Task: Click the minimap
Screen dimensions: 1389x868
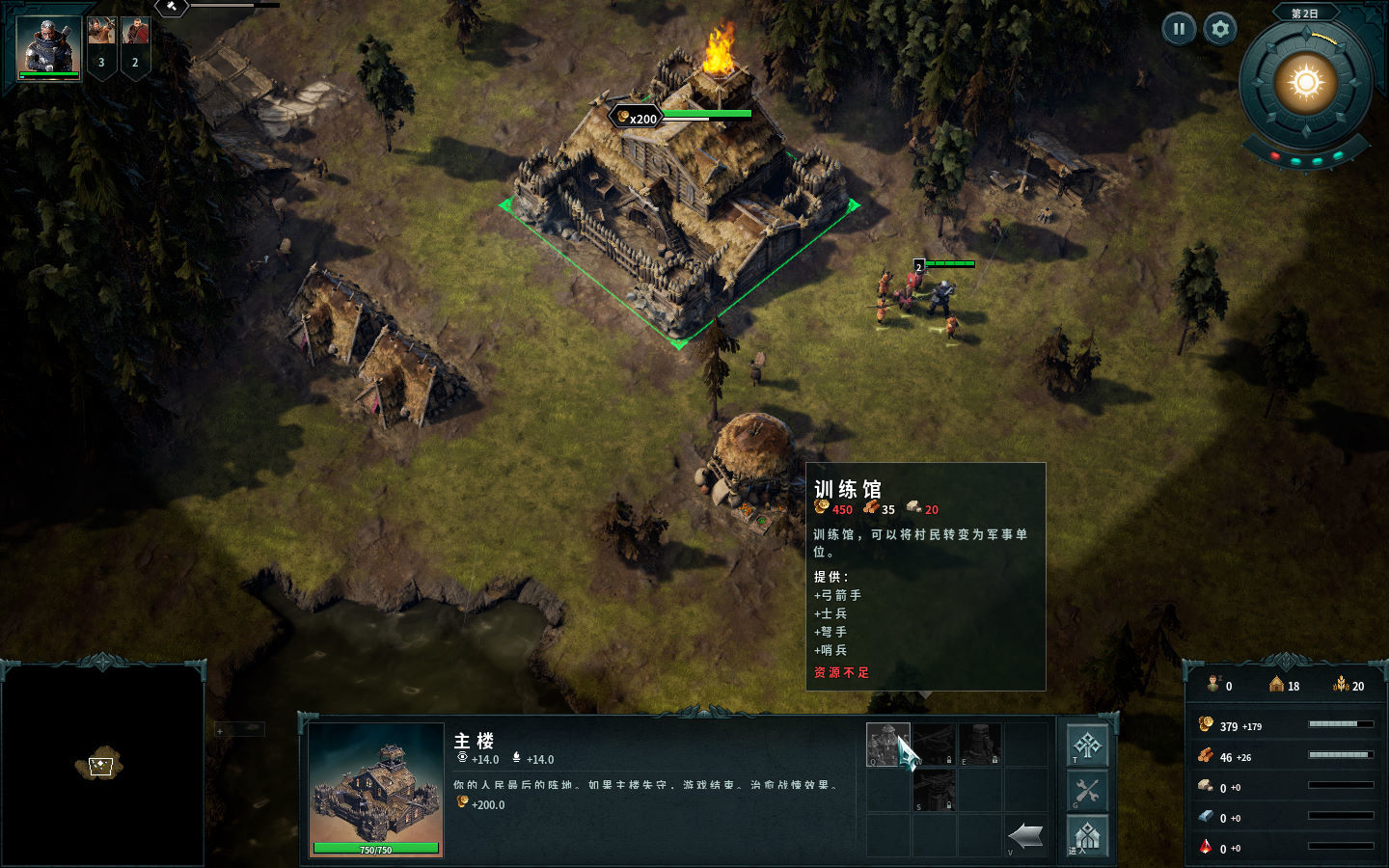Action: (x=102, y=766)
